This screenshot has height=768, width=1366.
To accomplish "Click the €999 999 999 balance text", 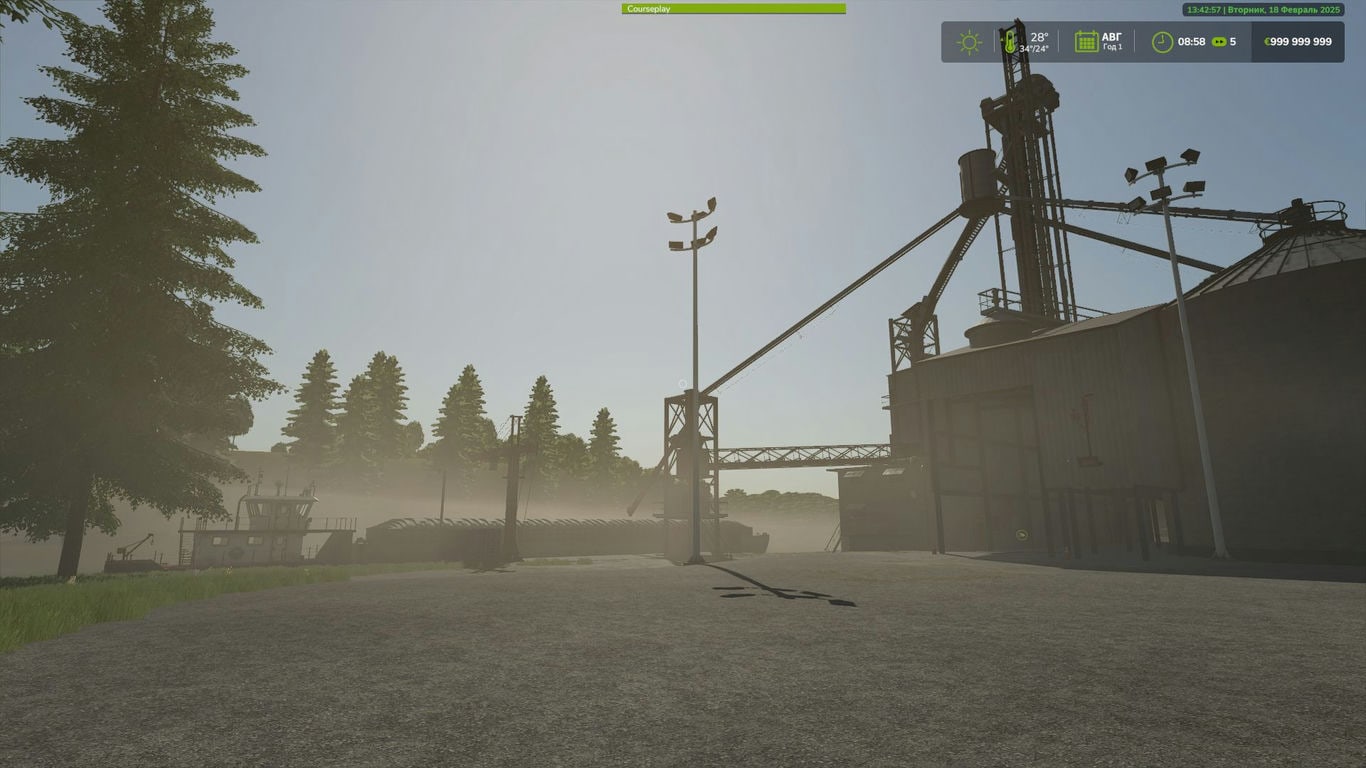I will (1300, 41).
